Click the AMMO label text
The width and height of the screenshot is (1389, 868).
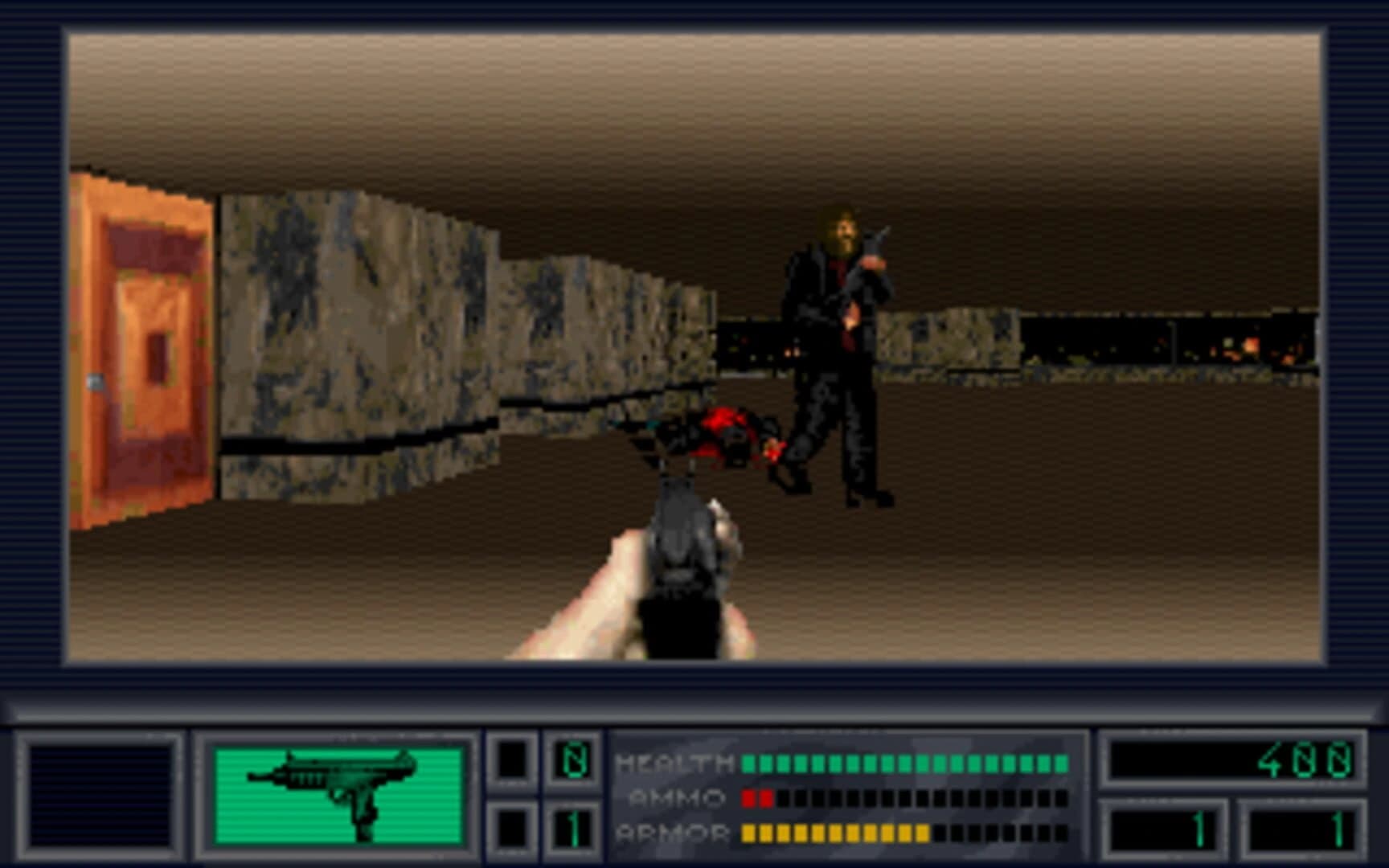tap(675, 797)
